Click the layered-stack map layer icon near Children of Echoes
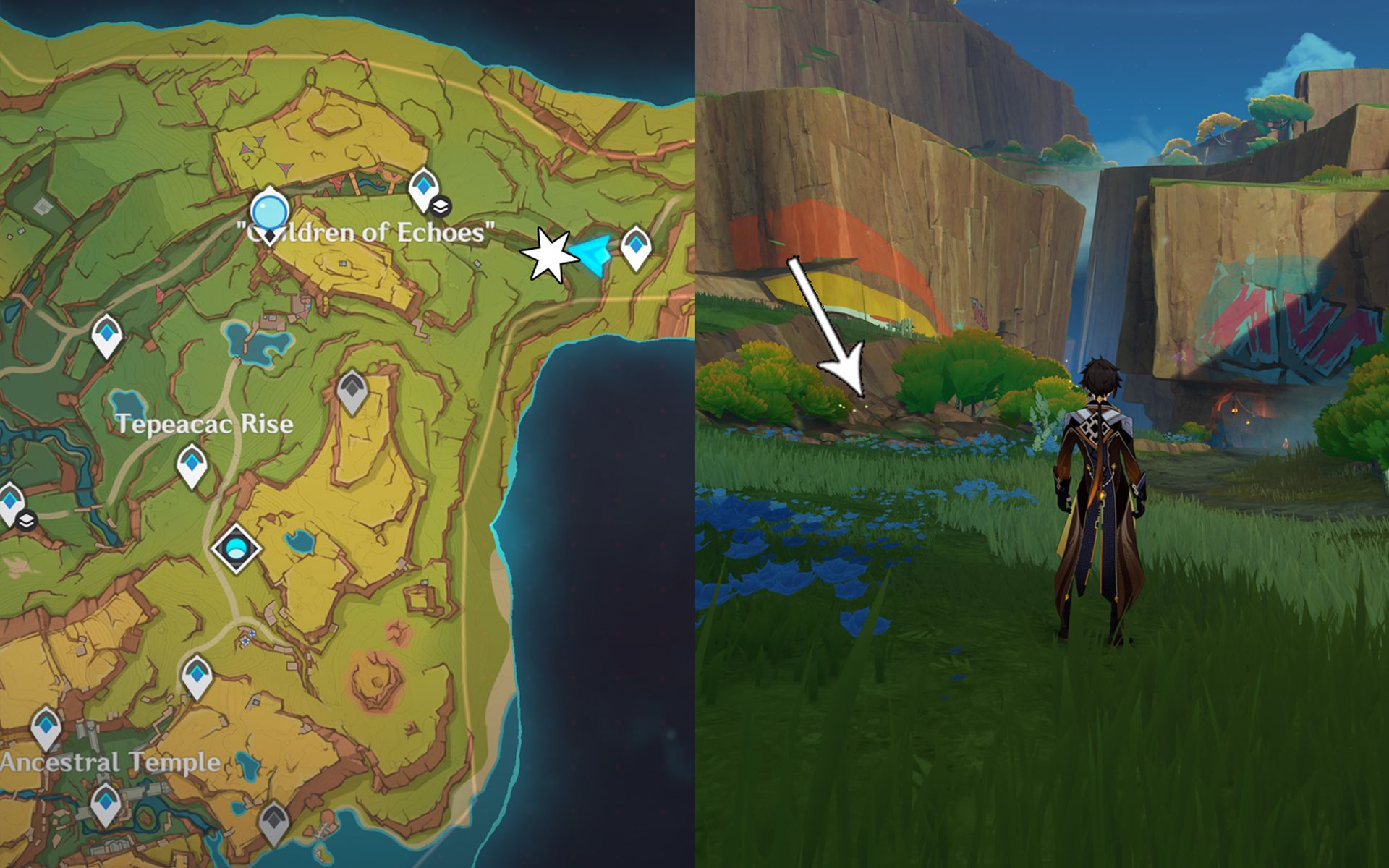 coord(441,206)
